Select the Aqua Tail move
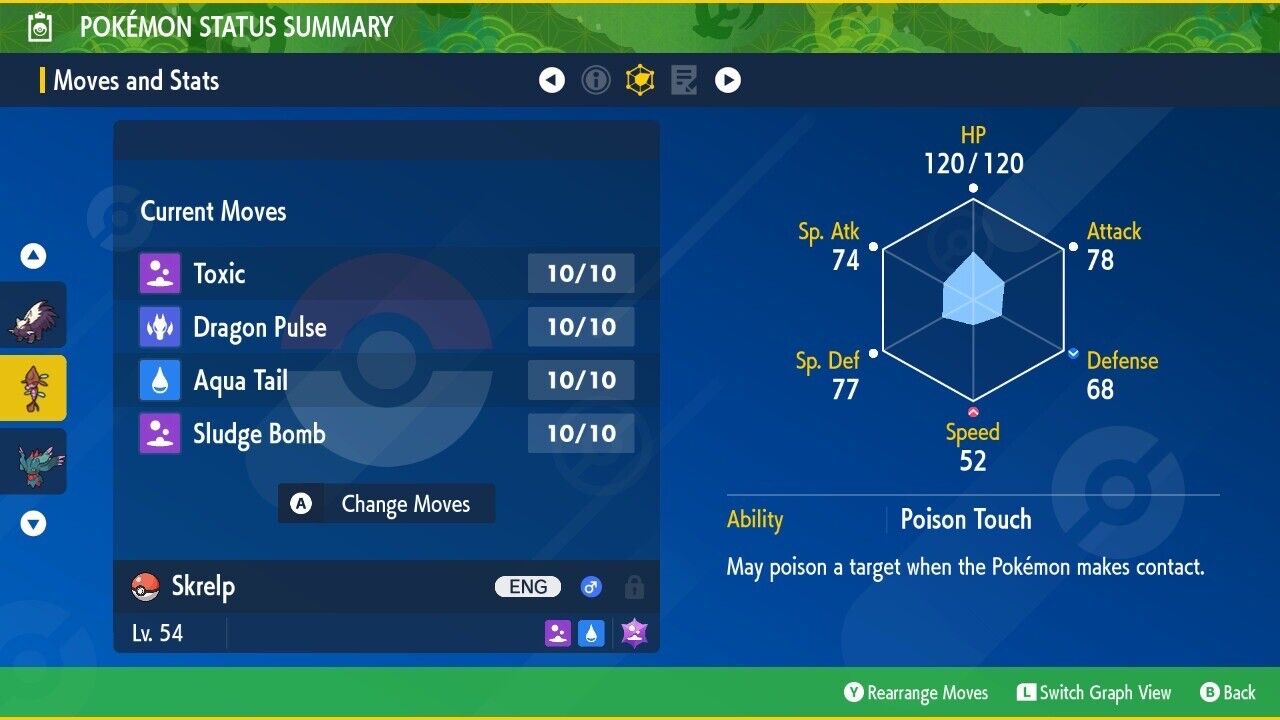Image resolution: width=1280 pixels, height=720 pixels. pos(386,380)
